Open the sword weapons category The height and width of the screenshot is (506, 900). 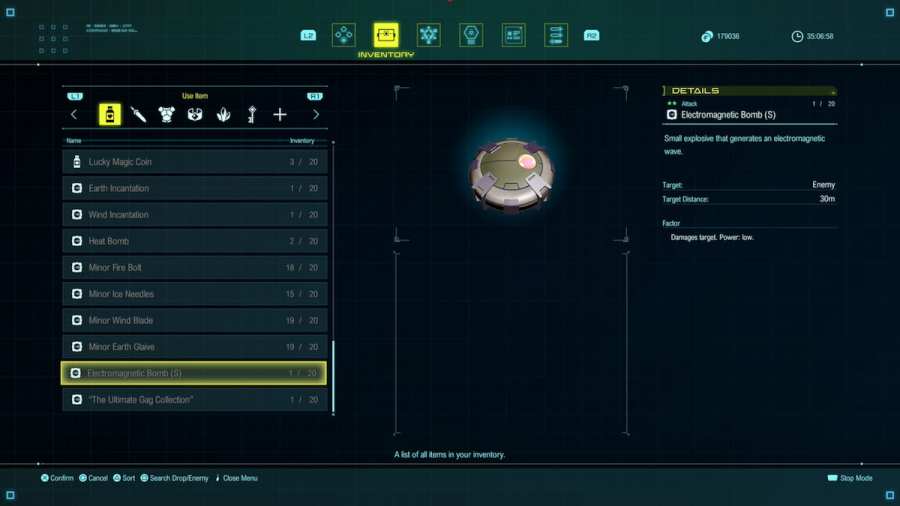[138, 115]
